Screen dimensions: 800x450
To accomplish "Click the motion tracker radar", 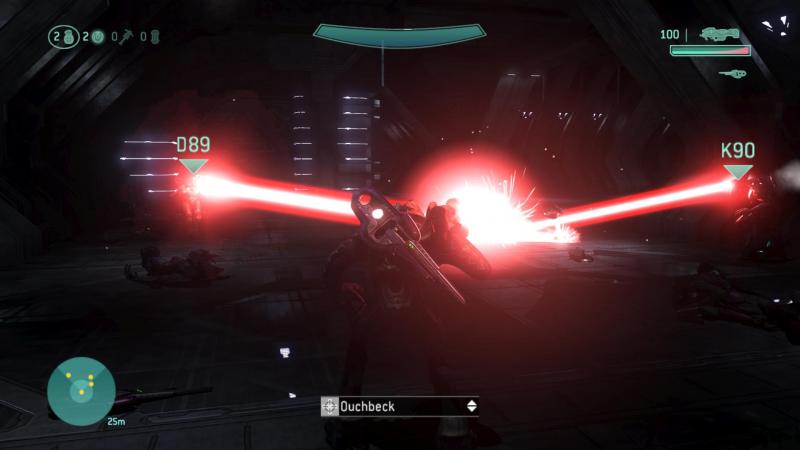I will [81, 391].
